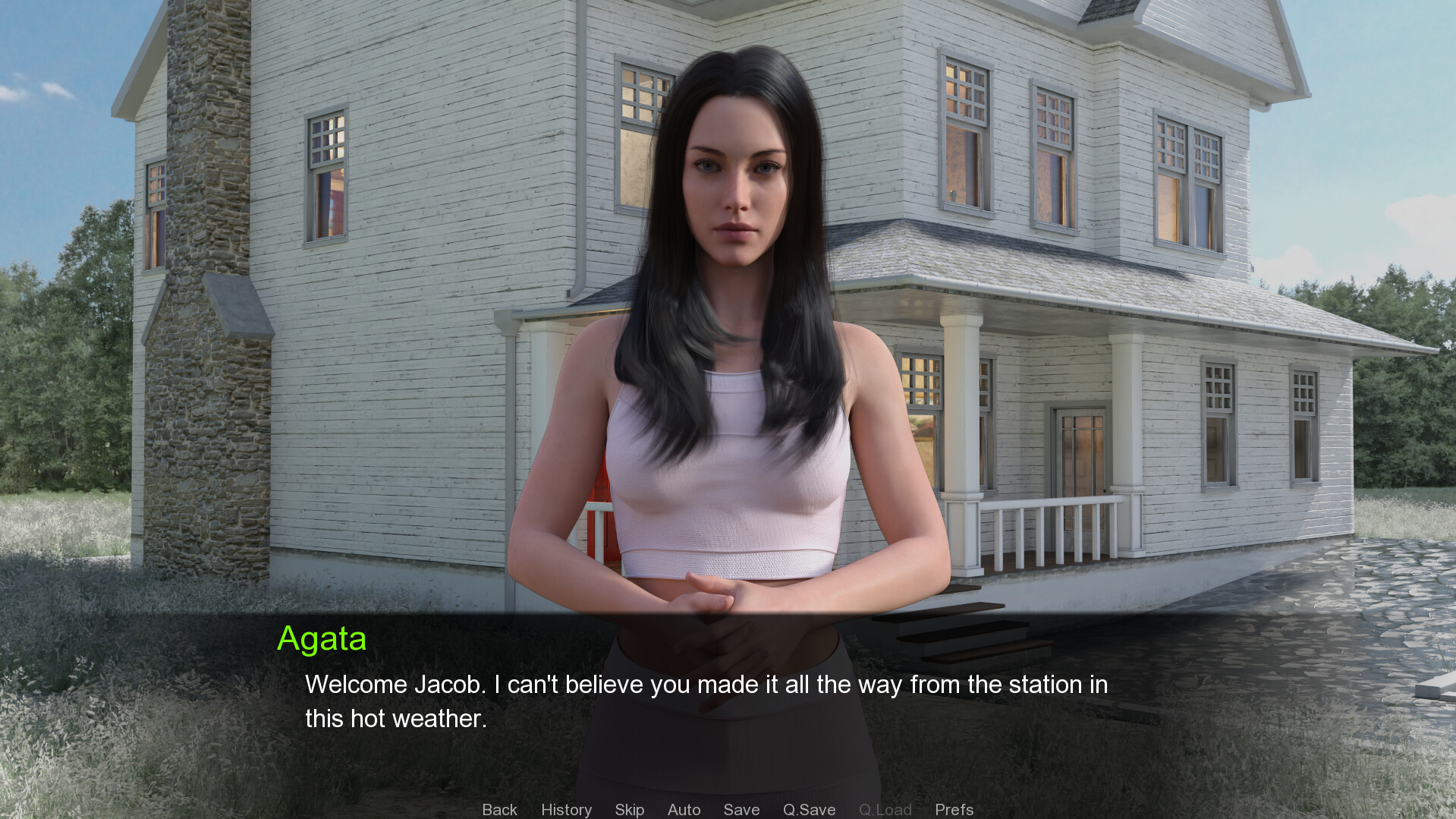
Task: Click History in the bottom quick menu
Action: (566, 809)
